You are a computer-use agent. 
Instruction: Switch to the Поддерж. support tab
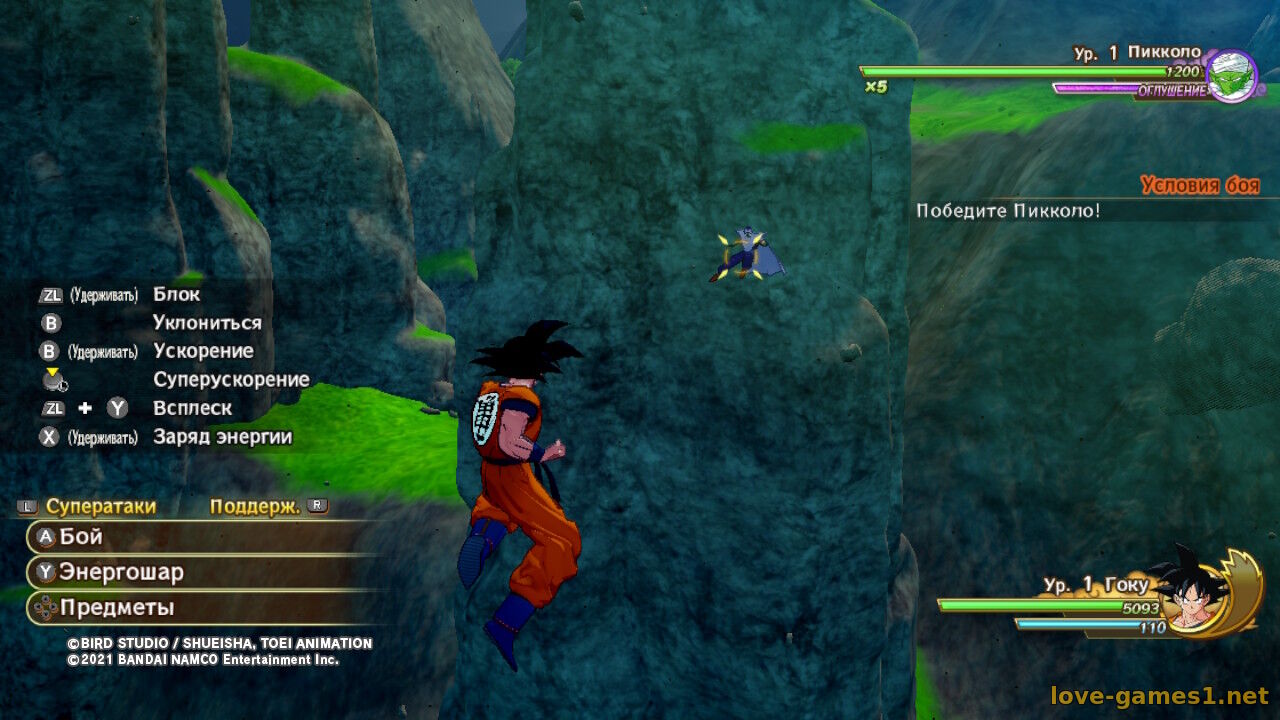click(255, 506)
